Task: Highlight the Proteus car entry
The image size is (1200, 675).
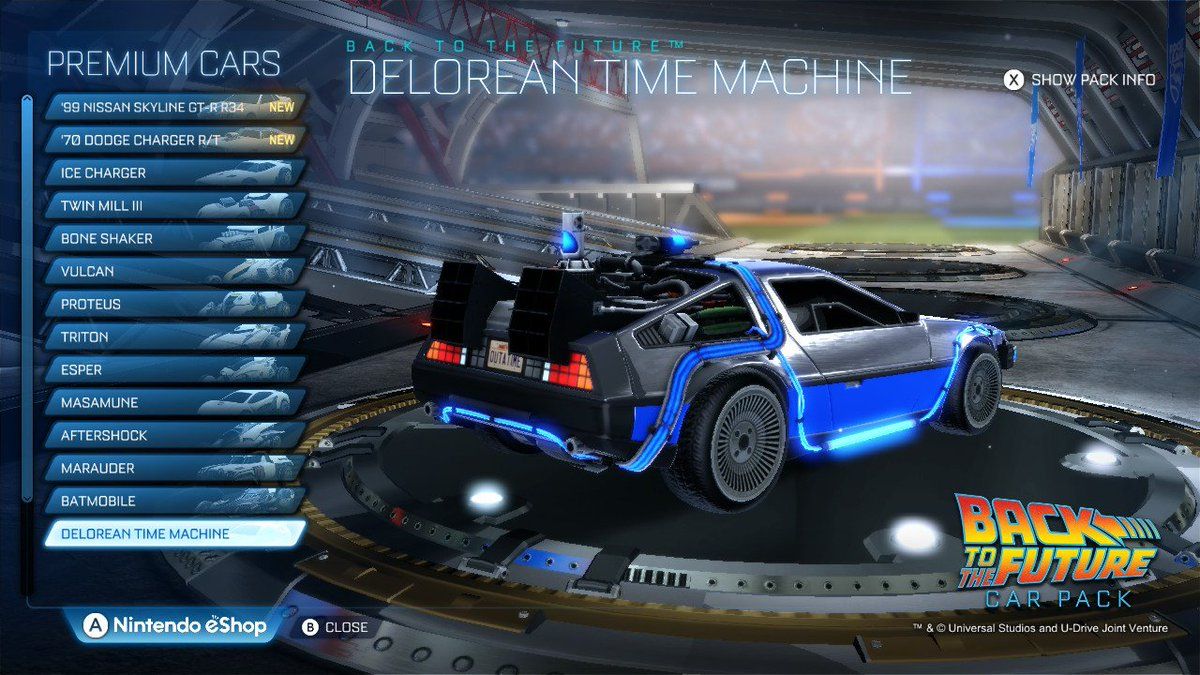Action: click(x=172, y=304)
